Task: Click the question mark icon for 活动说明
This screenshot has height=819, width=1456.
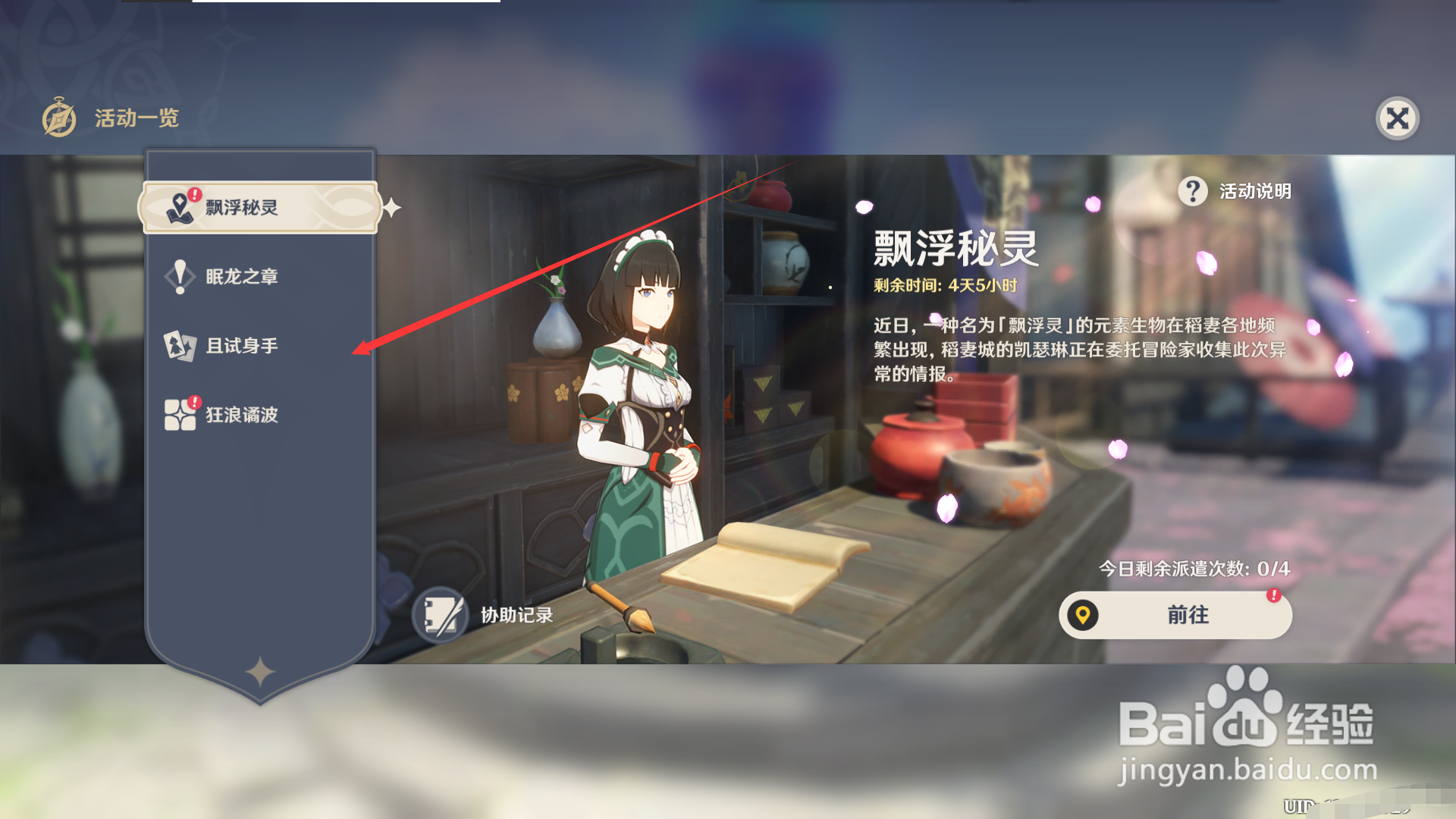Action: click(1192, 192)
